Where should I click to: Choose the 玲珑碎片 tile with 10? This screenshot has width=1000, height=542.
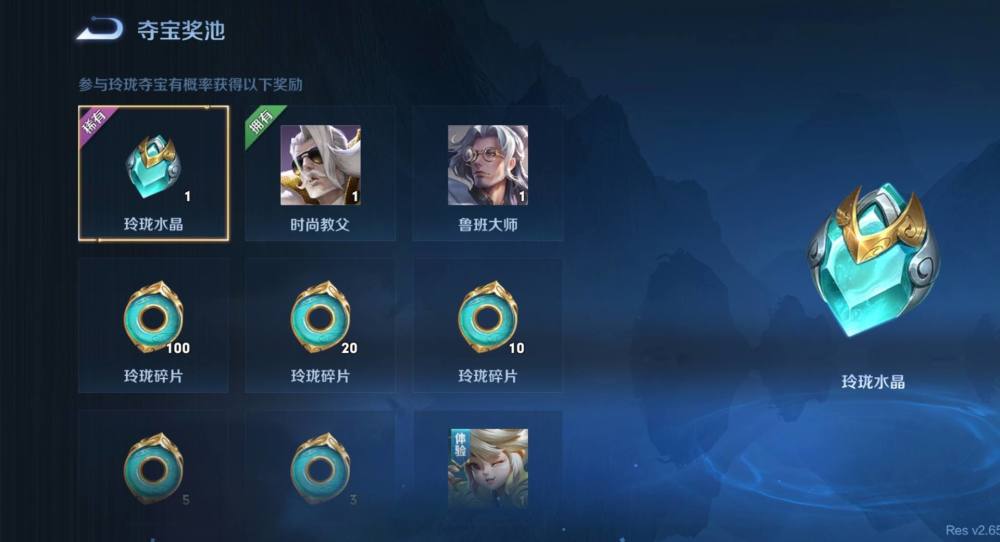tap(488, 325)
